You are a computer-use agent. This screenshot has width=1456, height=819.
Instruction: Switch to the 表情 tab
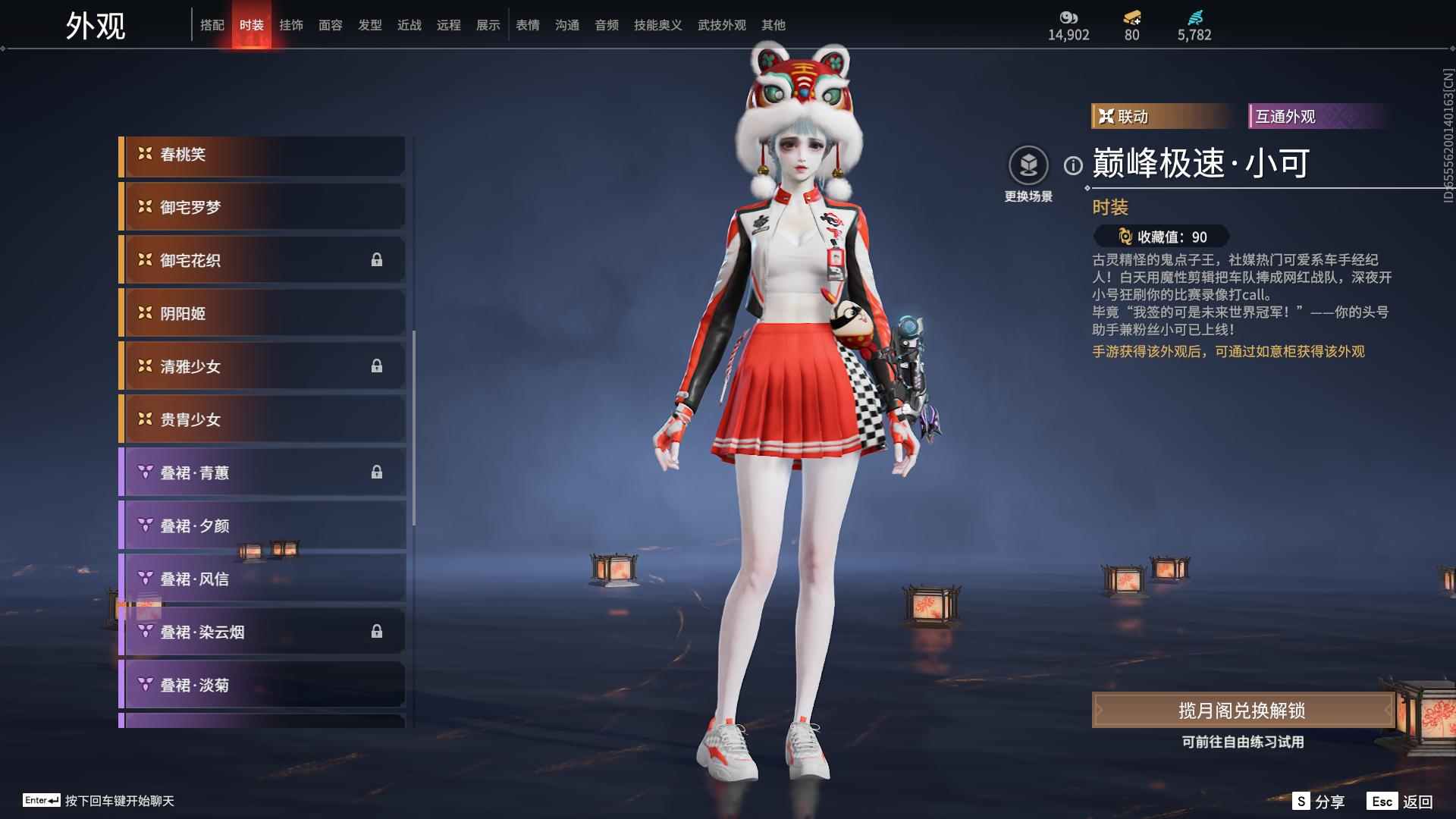pos(526,25)
